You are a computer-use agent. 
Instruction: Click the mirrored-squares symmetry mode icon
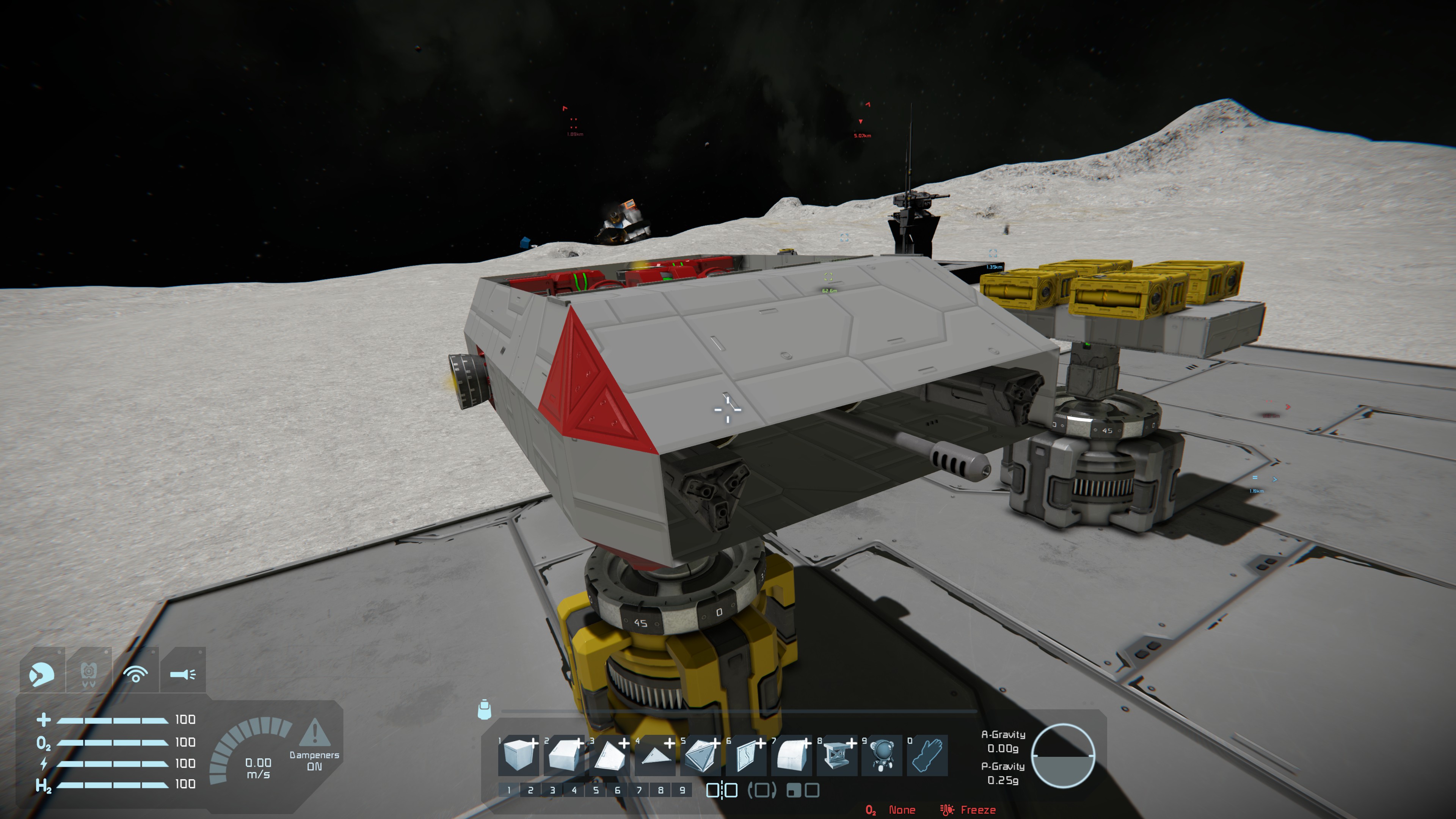pyautogui.click(x=722, y=790)
